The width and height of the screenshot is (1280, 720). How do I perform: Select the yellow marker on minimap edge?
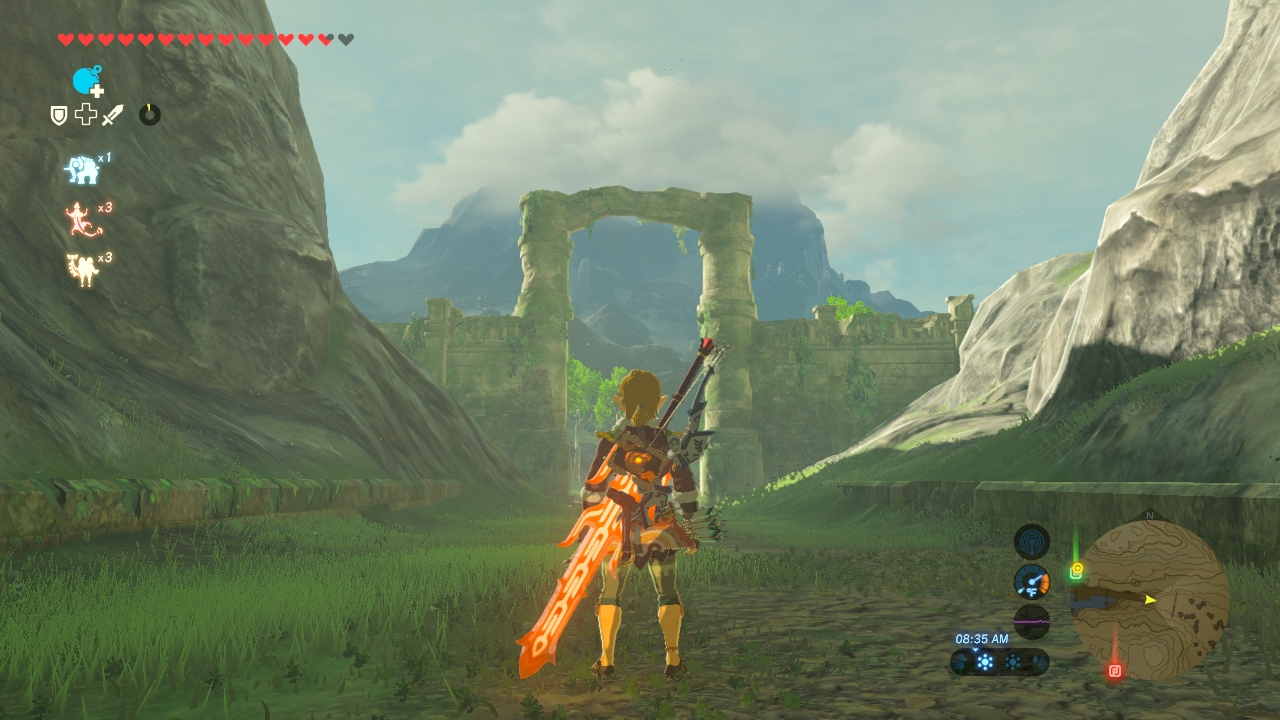[1077, 571]
